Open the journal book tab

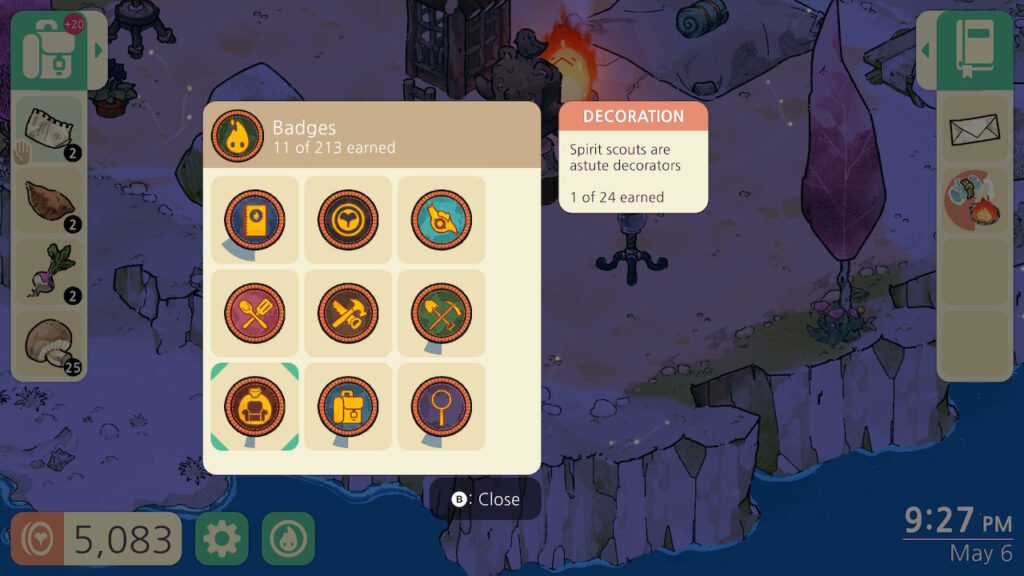click(x=975, y=50)
